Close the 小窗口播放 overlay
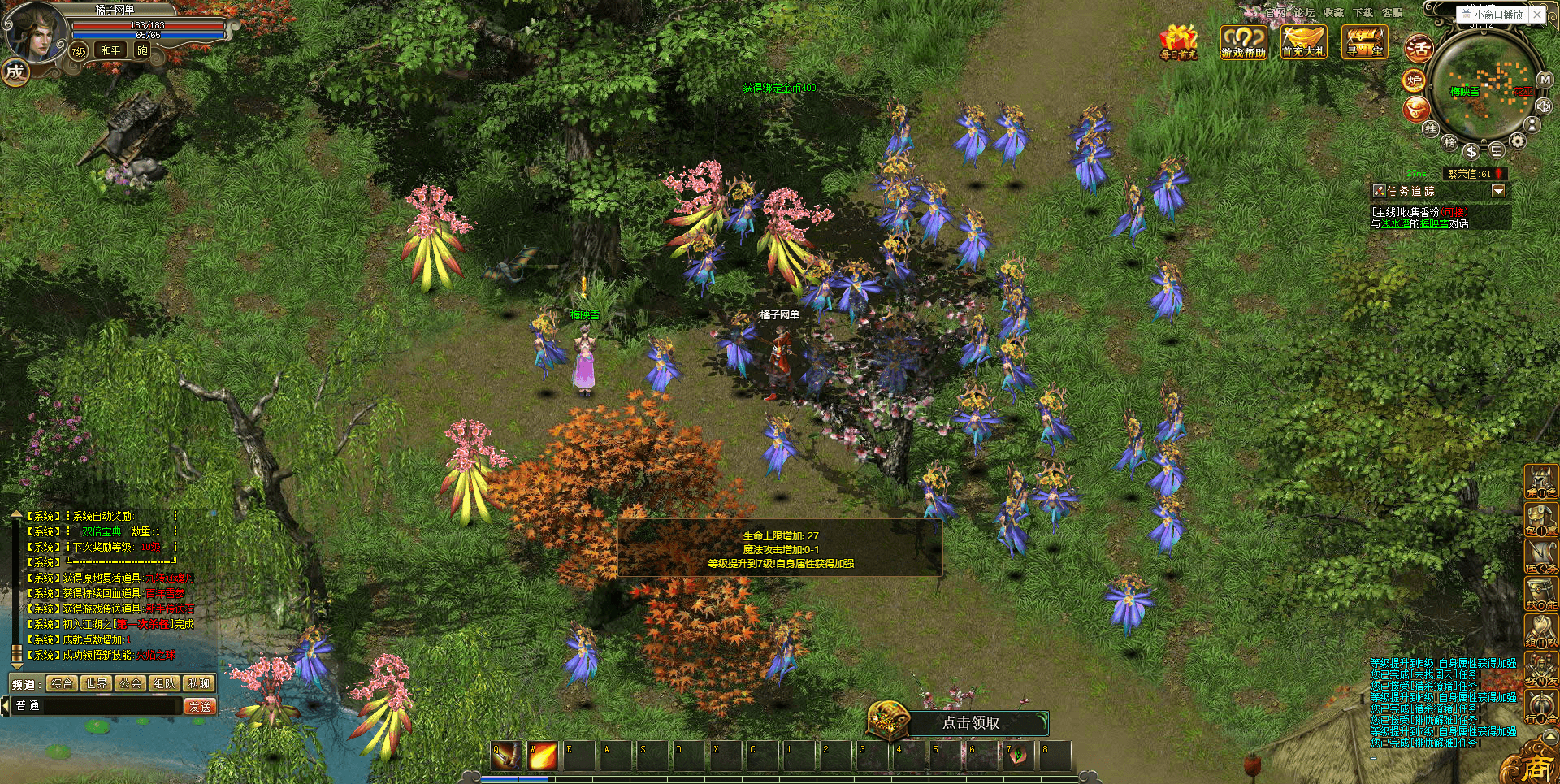 [x=1537, y=15]
